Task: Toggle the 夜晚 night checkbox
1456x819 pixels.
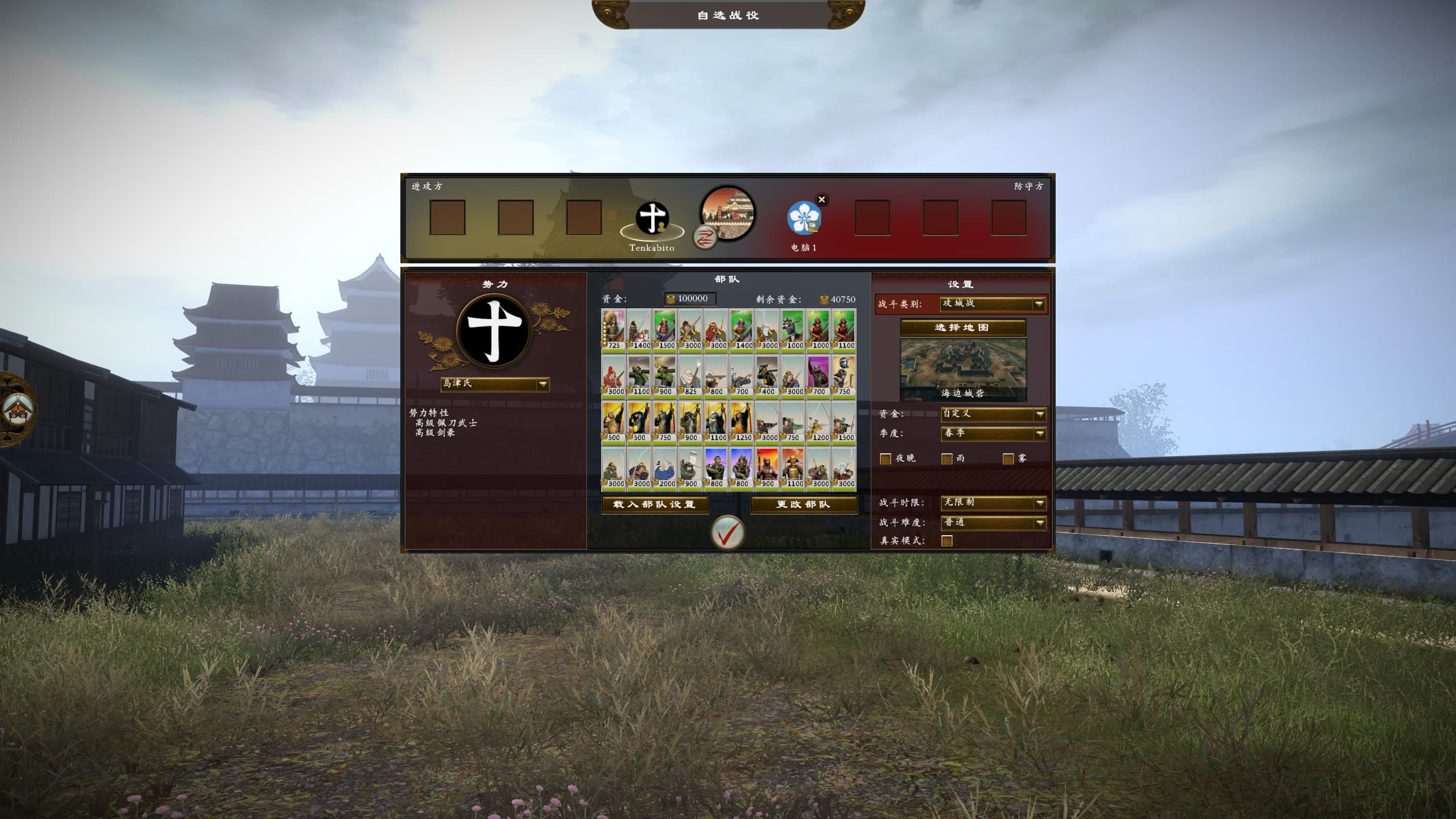Action: click(886, 458)
